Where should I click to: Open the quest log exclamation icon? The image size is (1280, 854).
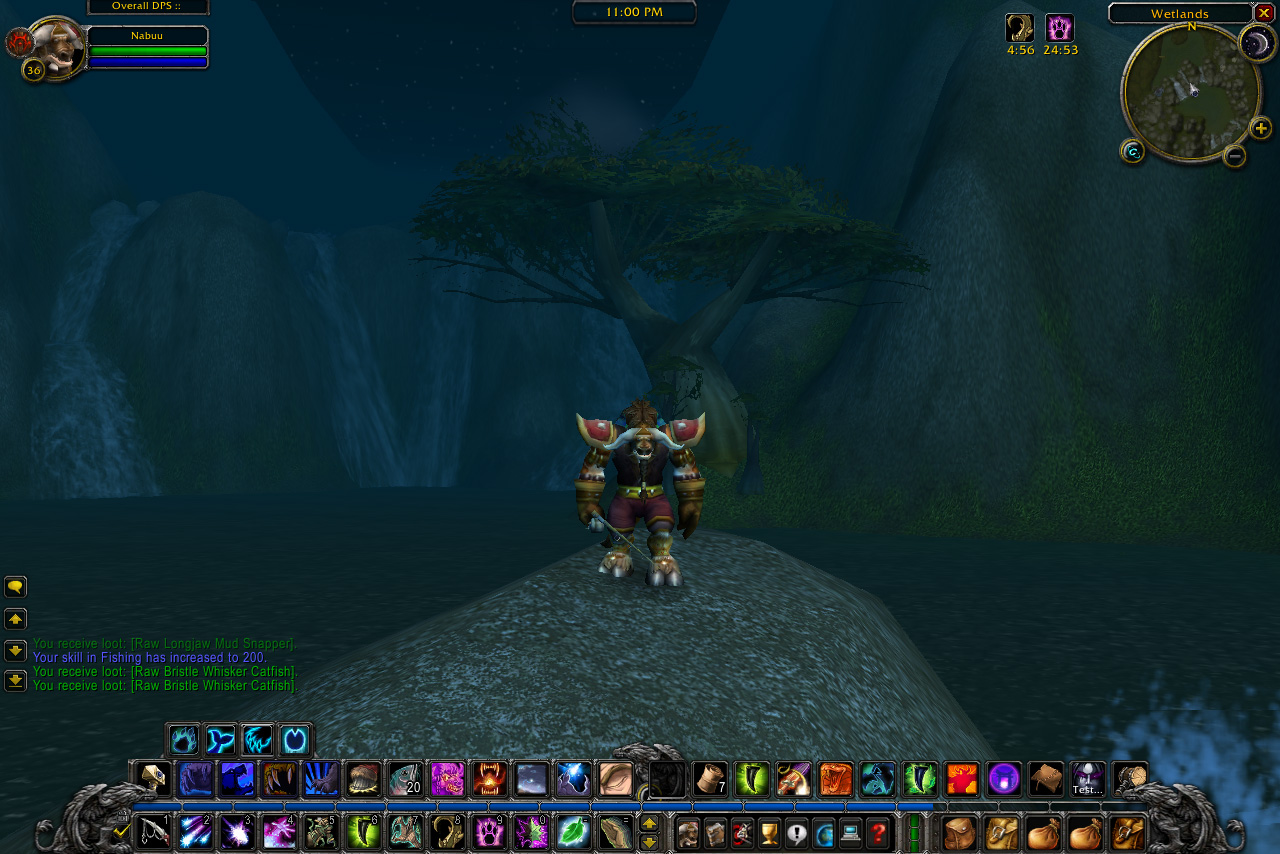point(796,832)
